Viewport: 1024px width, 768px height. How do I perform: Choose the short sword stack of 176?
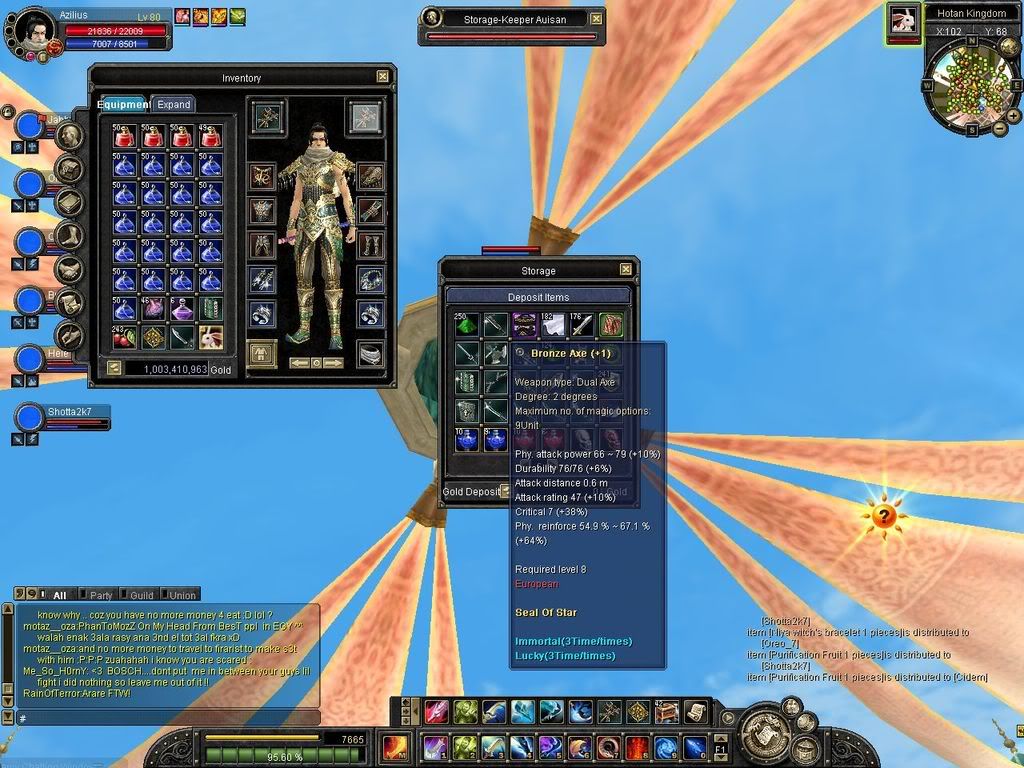pyautogui.click(x=582, y=325)
